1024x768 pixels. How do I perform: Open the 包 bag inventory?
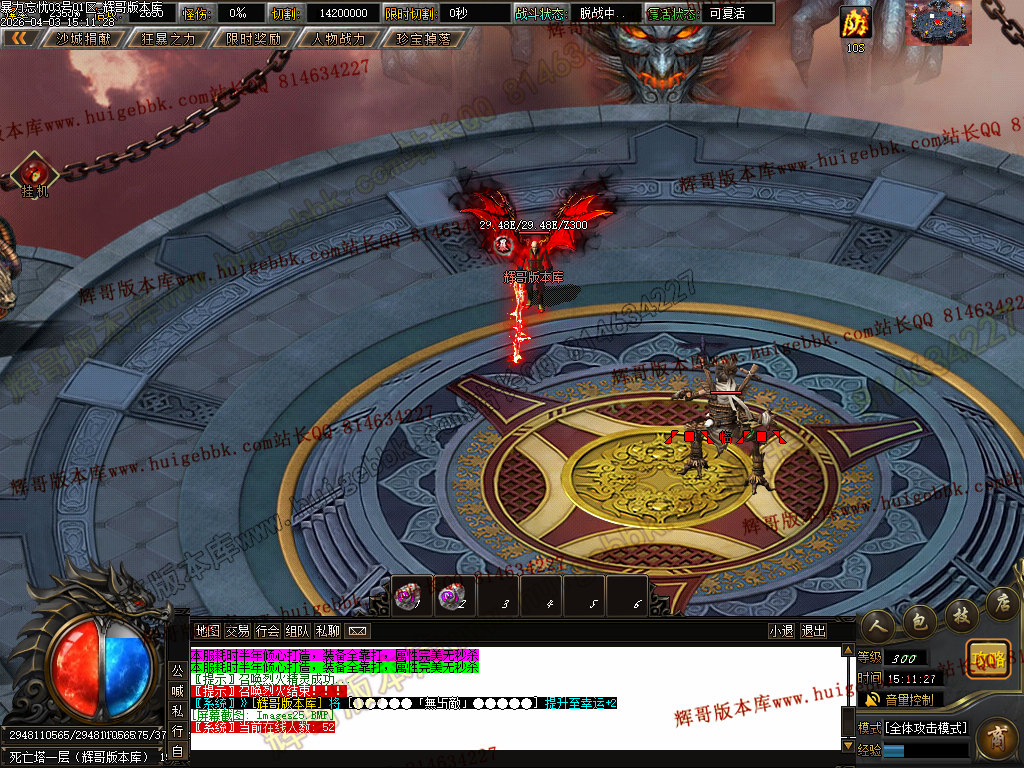(x=919, y=623)
